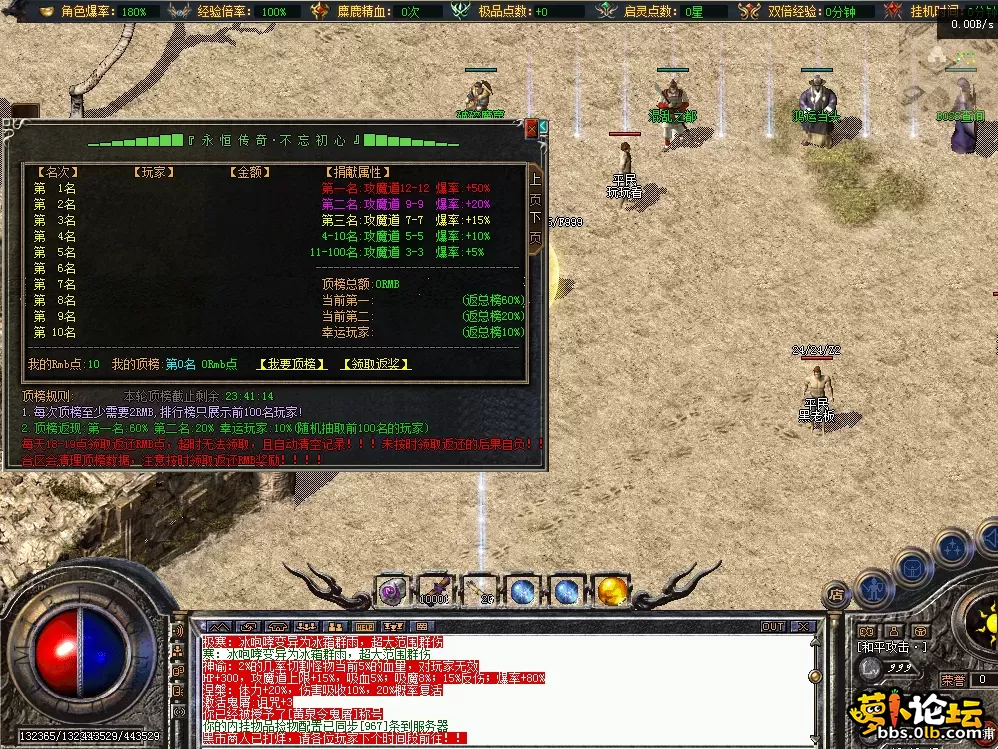
Task: Go to previous page with 上页
Action: pos(535,188)
